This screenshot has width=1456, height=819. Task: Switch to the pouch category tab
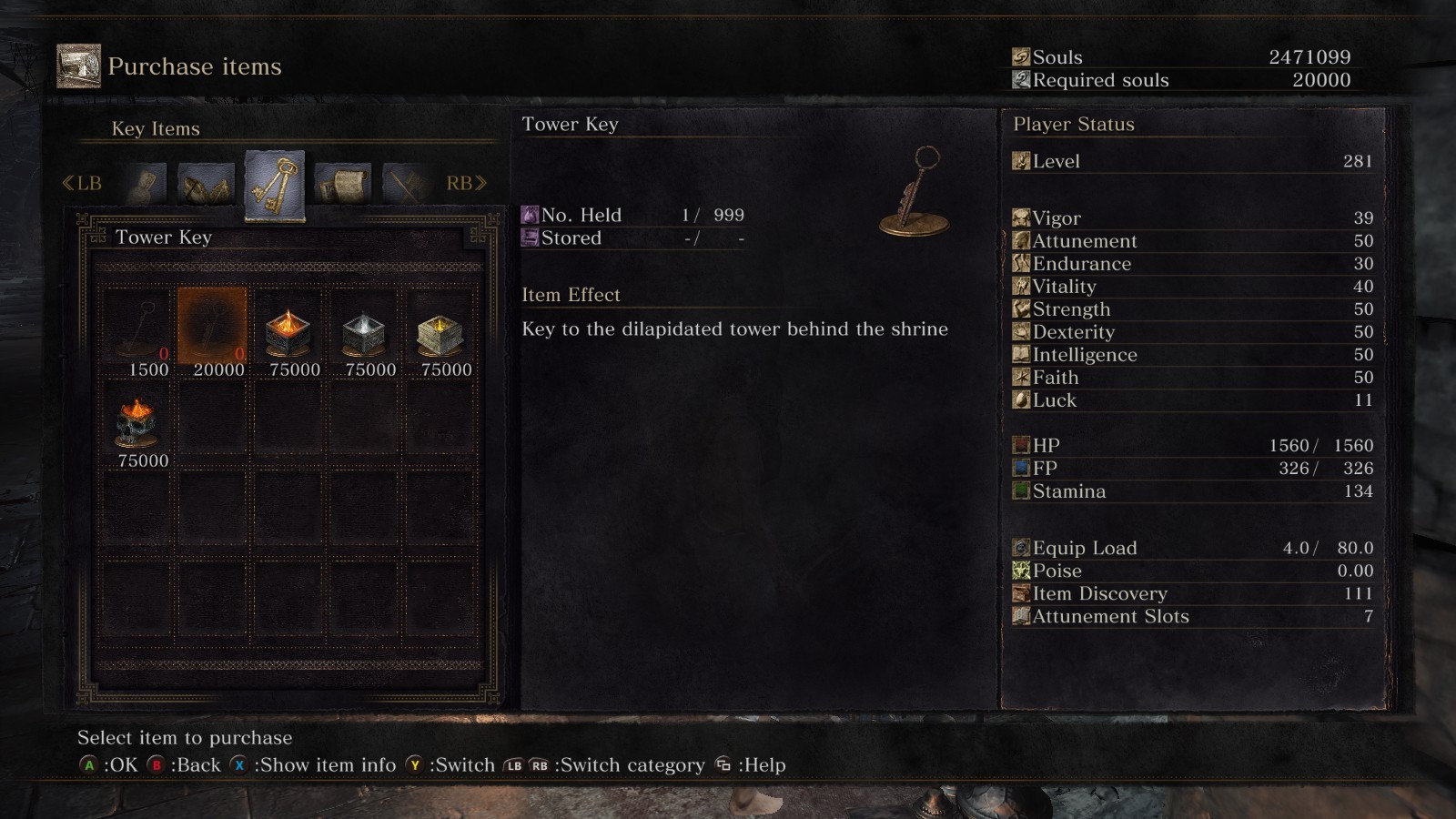tap(144, 183)
